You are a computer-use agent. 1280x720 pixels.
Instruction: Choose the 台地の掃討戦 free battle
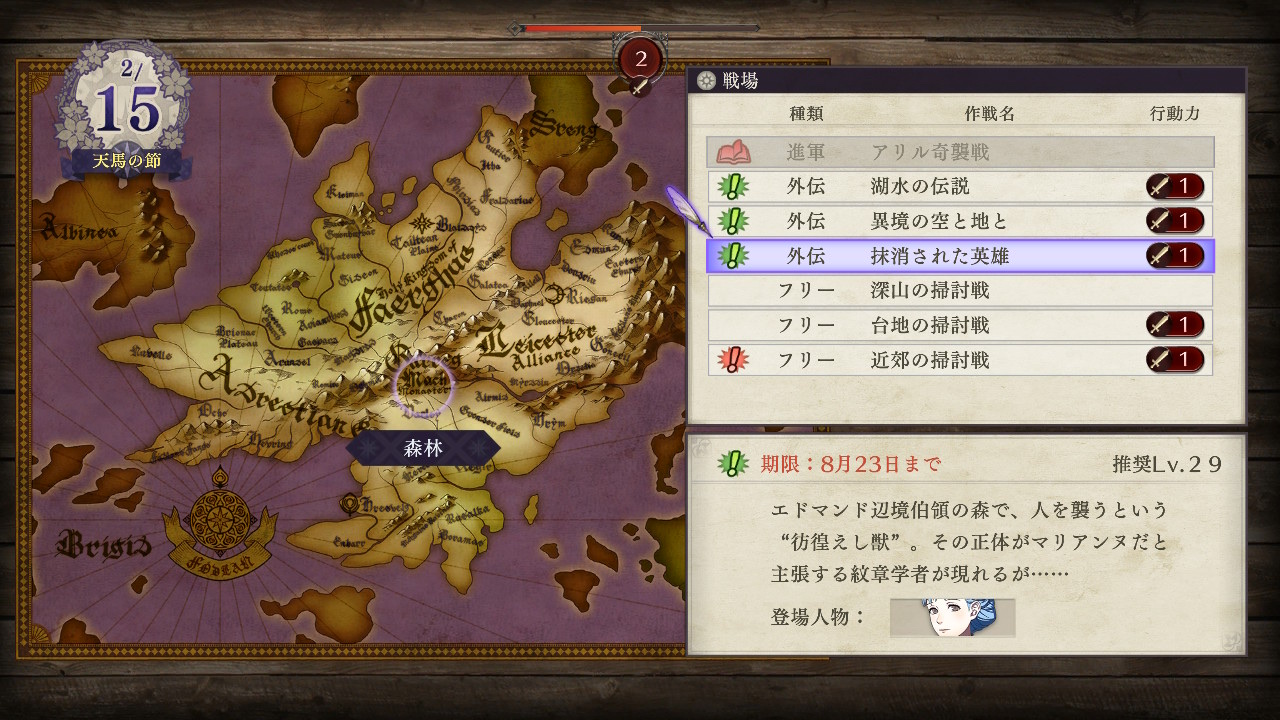(x=960, y=325)
